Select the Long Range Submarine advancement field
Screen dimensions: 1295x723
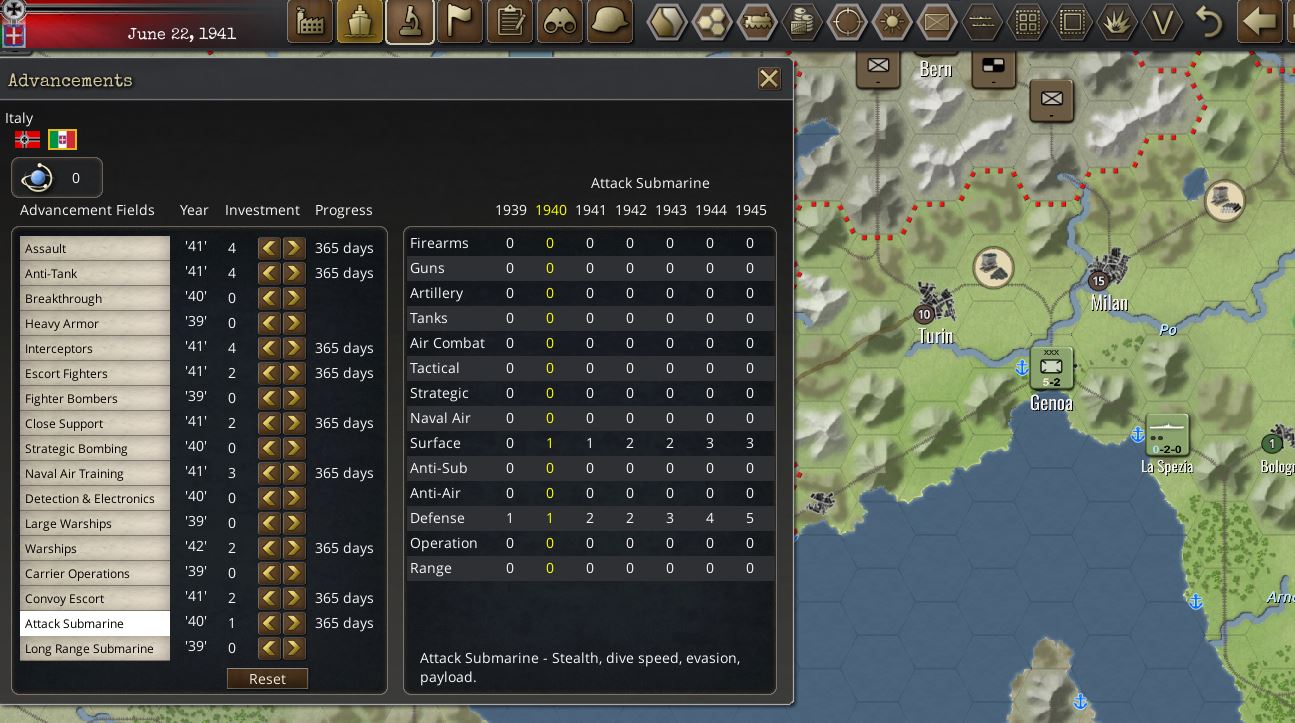point(94,648)
